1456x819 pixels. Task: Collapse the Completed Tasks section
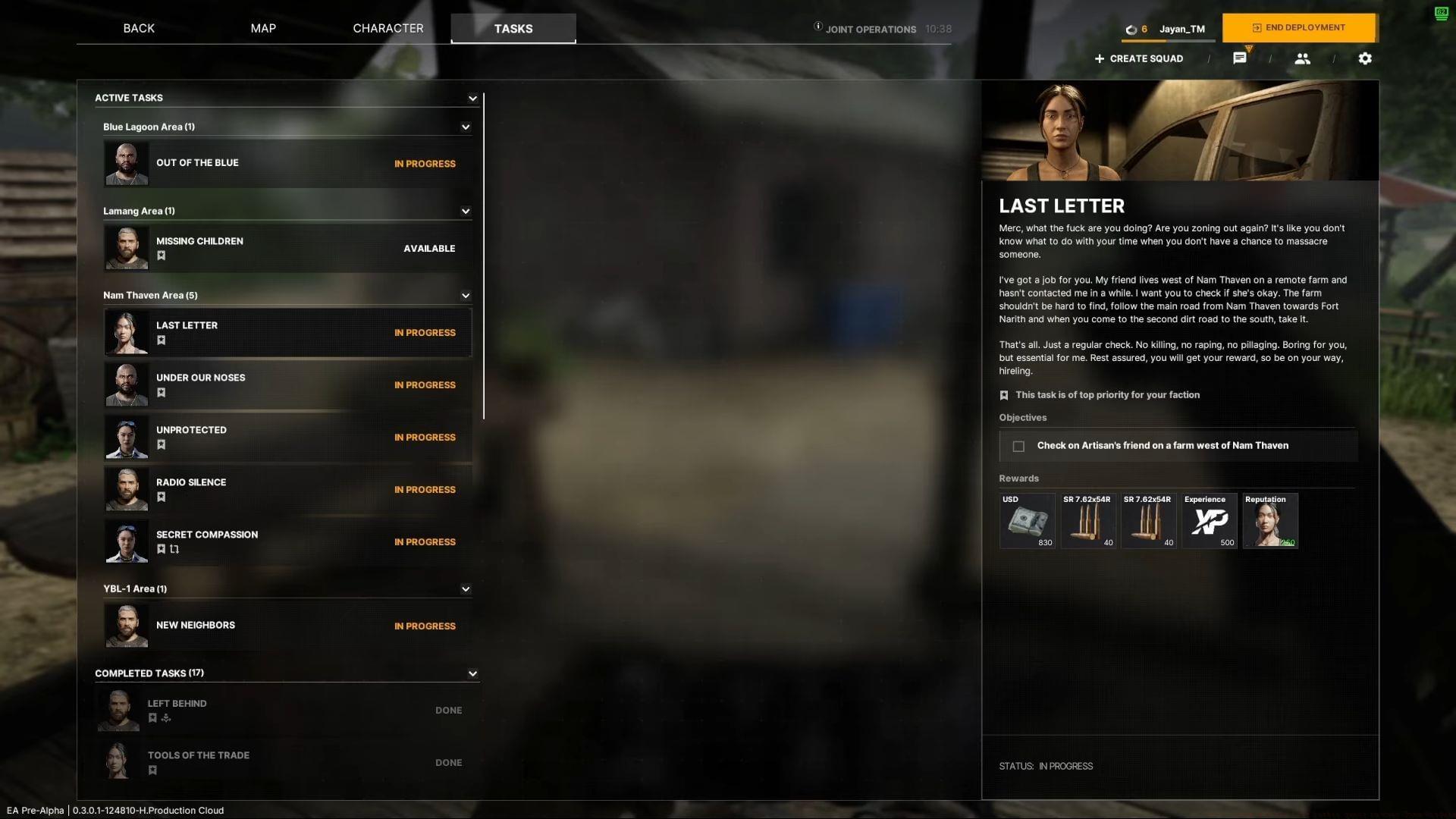[x=472, y=673]
